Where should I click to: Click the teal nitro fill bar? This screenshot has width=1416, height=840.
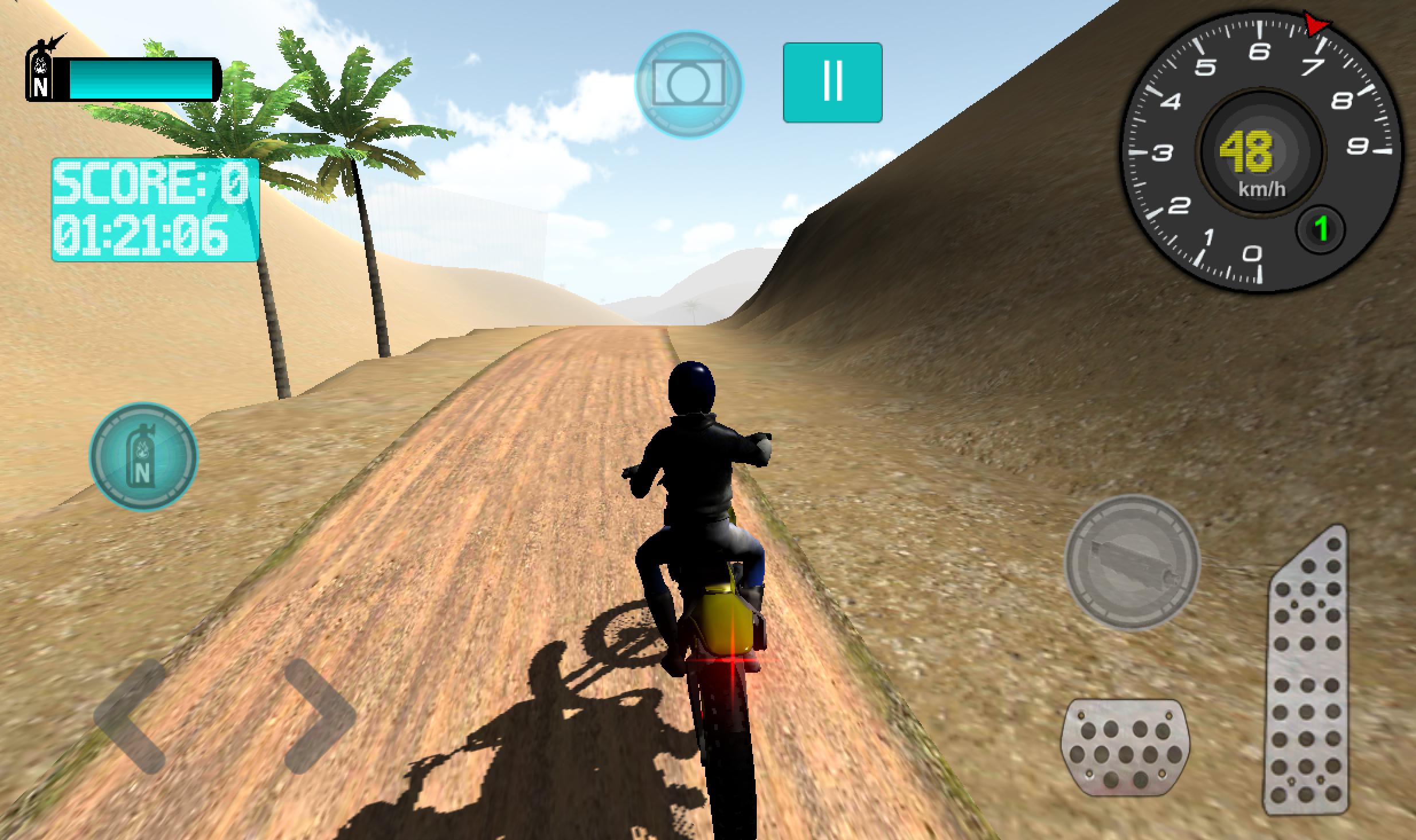pyautogui.click(x=140, y=80)
